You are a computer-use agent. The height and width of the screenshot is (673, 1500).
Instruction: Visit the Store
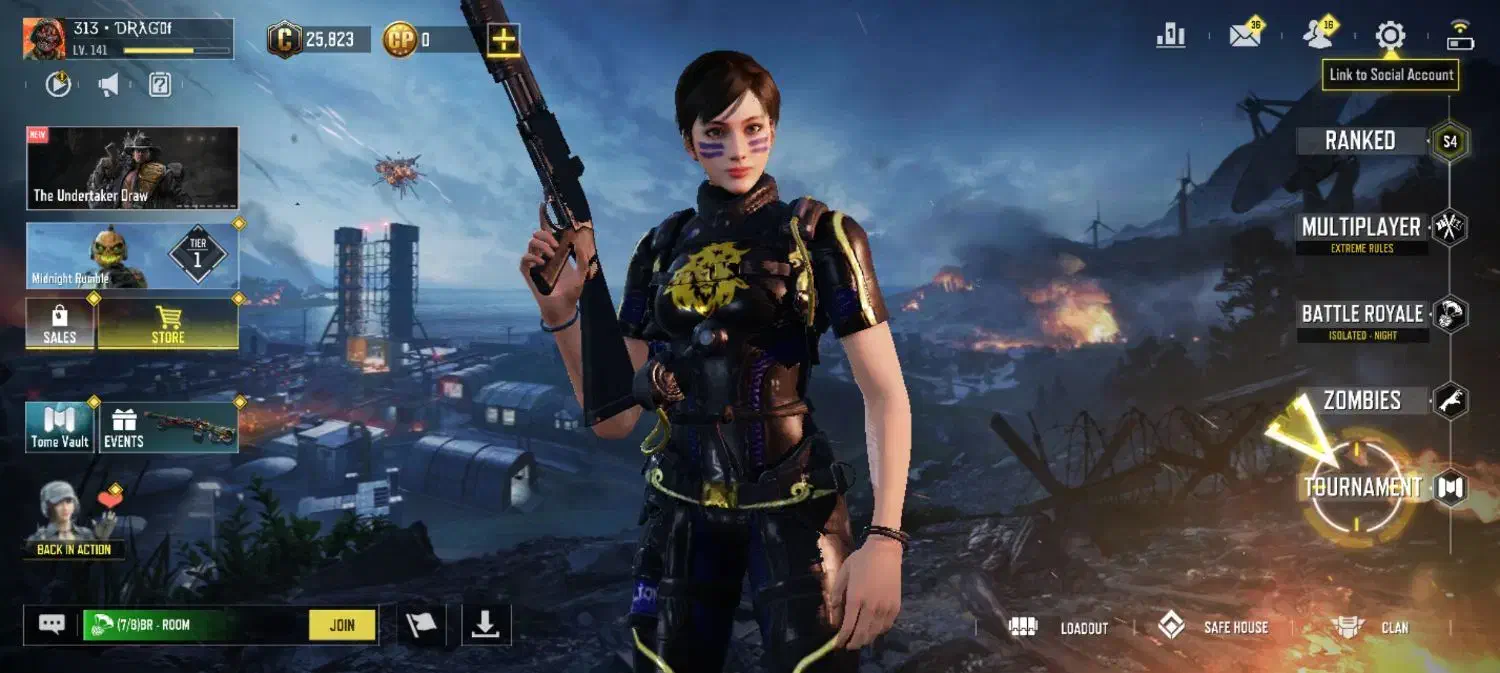click(x=168, y=324)
